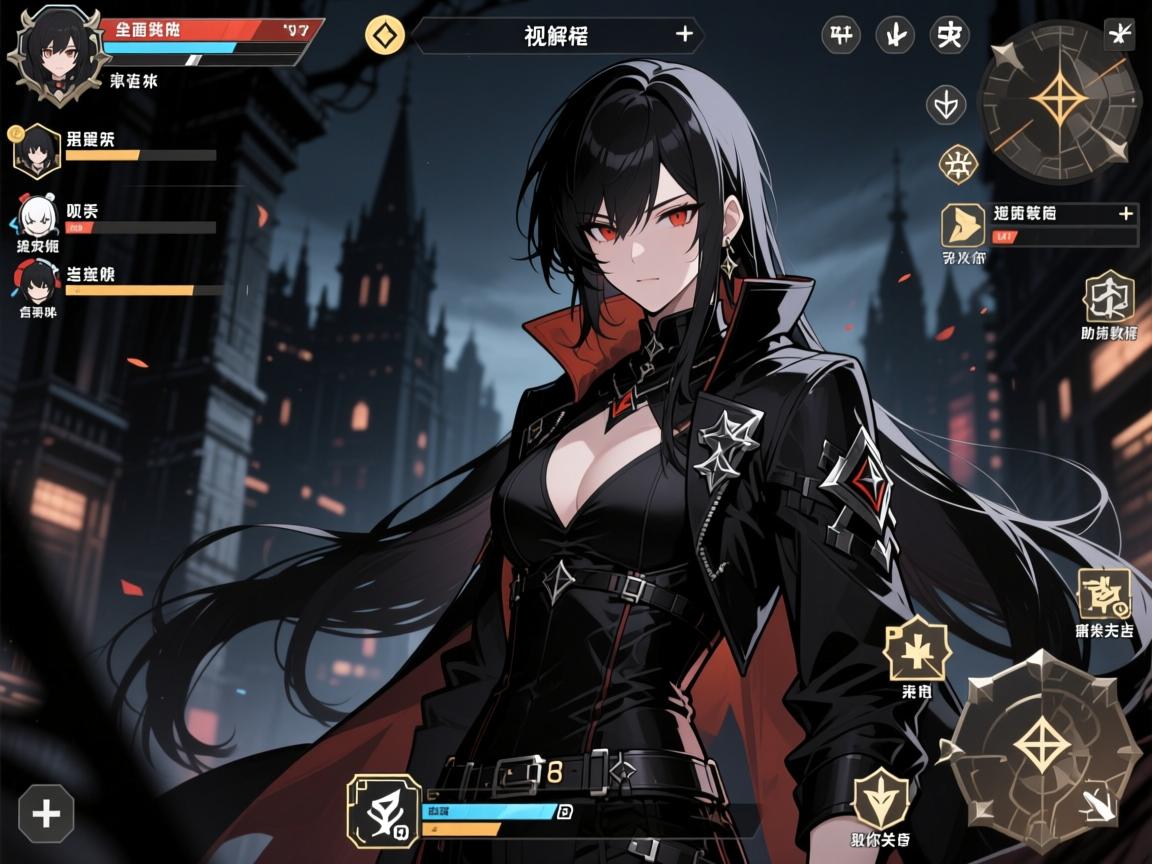This screenshot has width=1152, height=864.
Task: Tap the round downward arrowhead icon beside the minimap
Action: pos(946,103)
